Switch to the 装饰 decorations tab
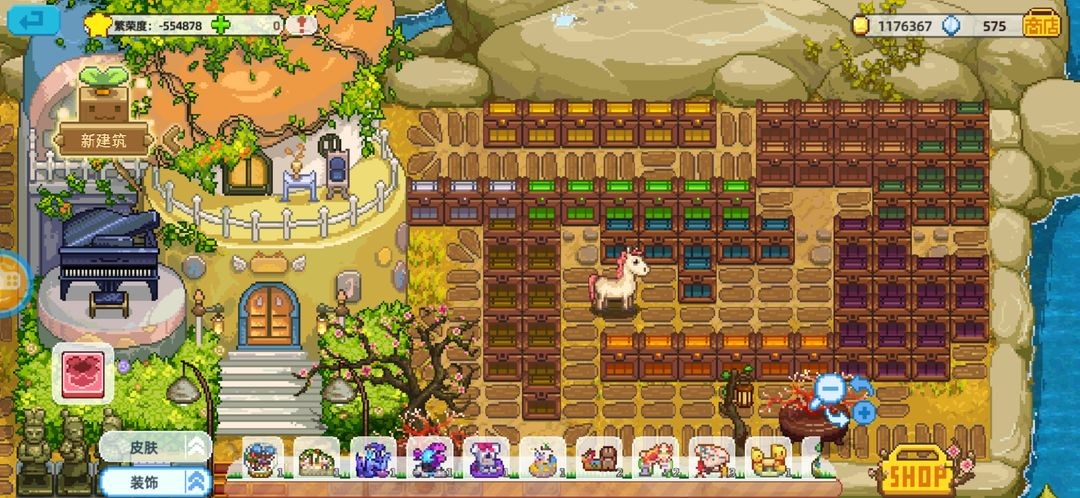1080x498 pixels. [x=155, y=481]
